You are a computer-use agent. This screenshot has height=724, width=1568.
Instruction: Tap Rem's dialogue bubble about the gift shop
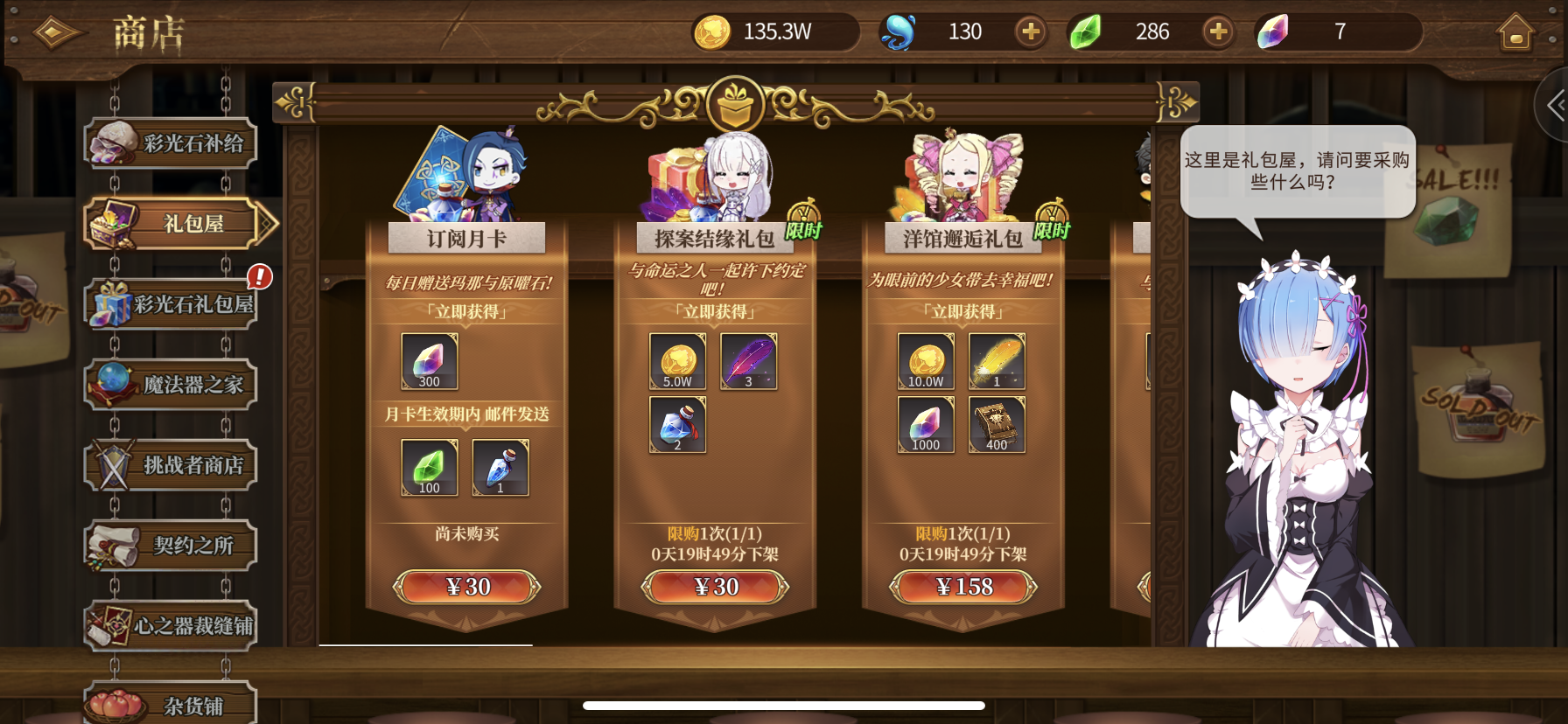point(1298,171)
